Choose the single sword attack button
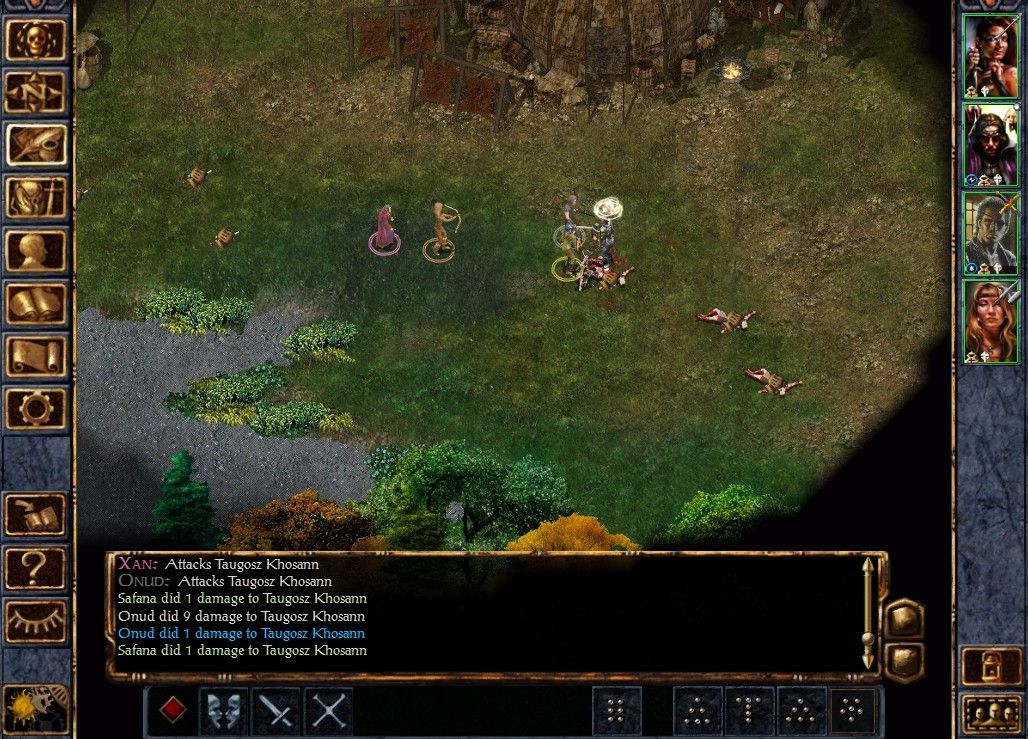Screen dimensions: 1028x739 point(276,711)
